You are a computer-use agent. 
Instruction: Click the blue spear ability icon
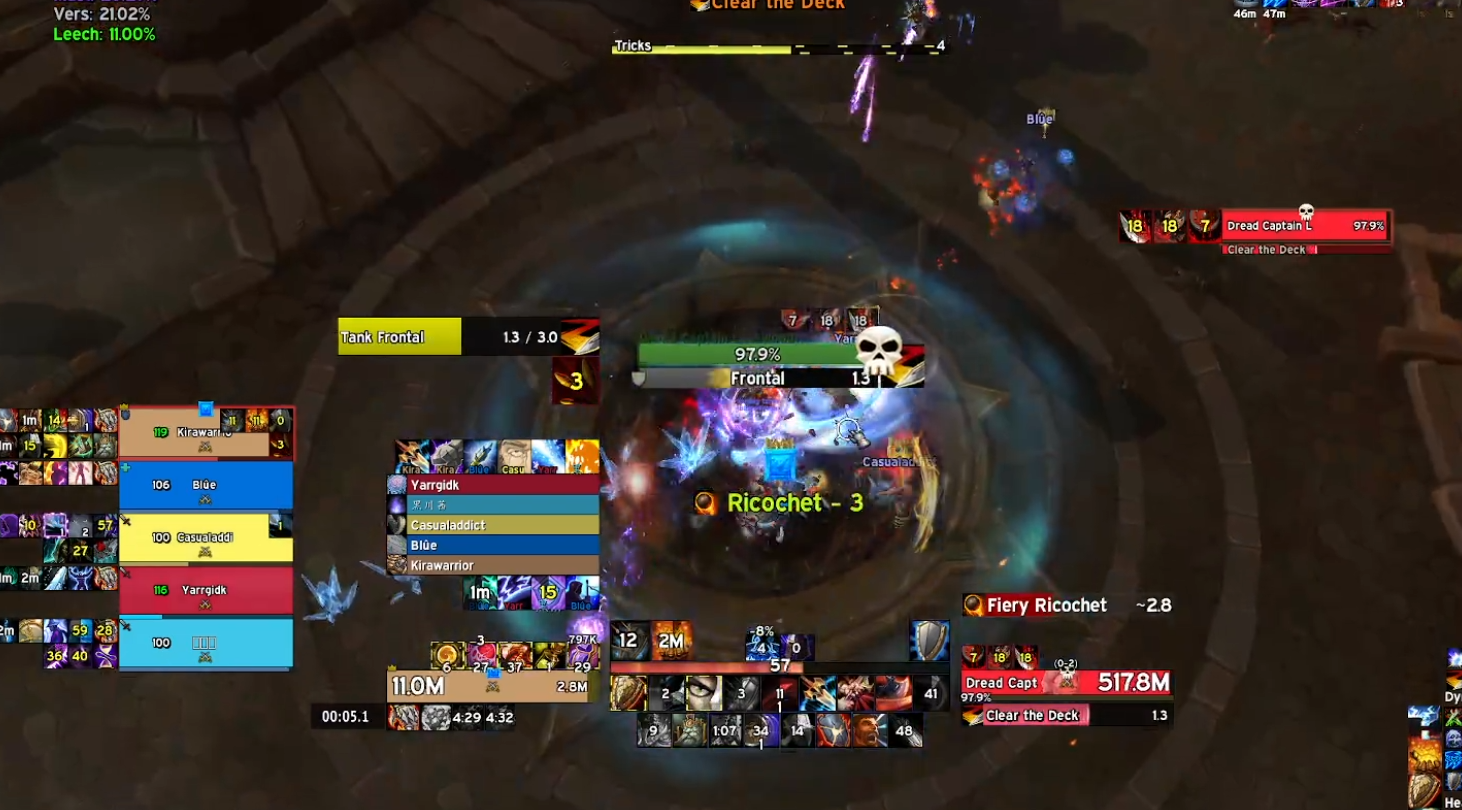pyautogui.click(x=817, y=693)
